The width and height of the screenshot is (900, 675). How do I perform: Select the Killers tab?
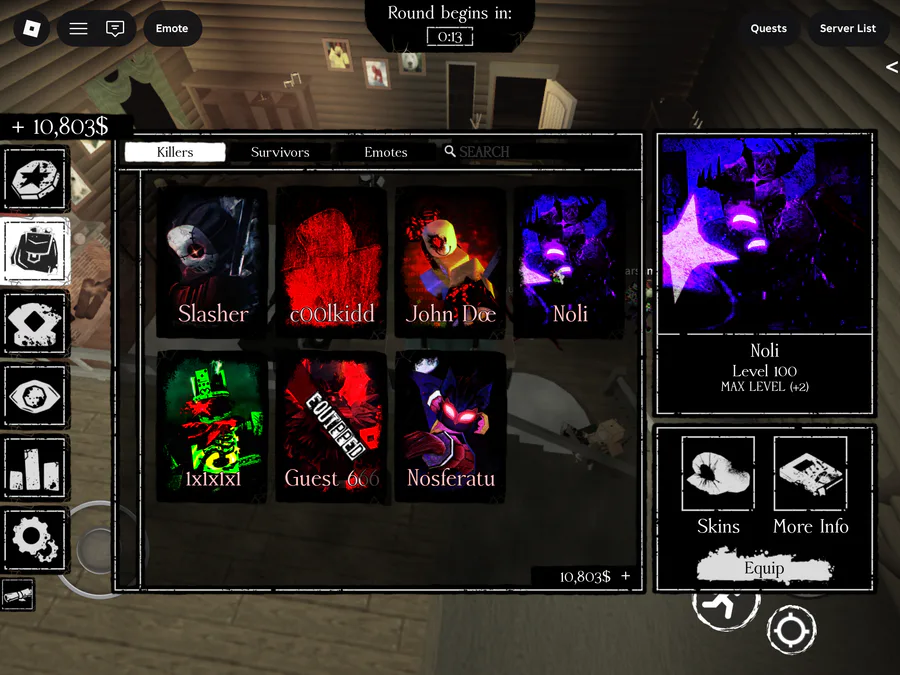(175, 152)
